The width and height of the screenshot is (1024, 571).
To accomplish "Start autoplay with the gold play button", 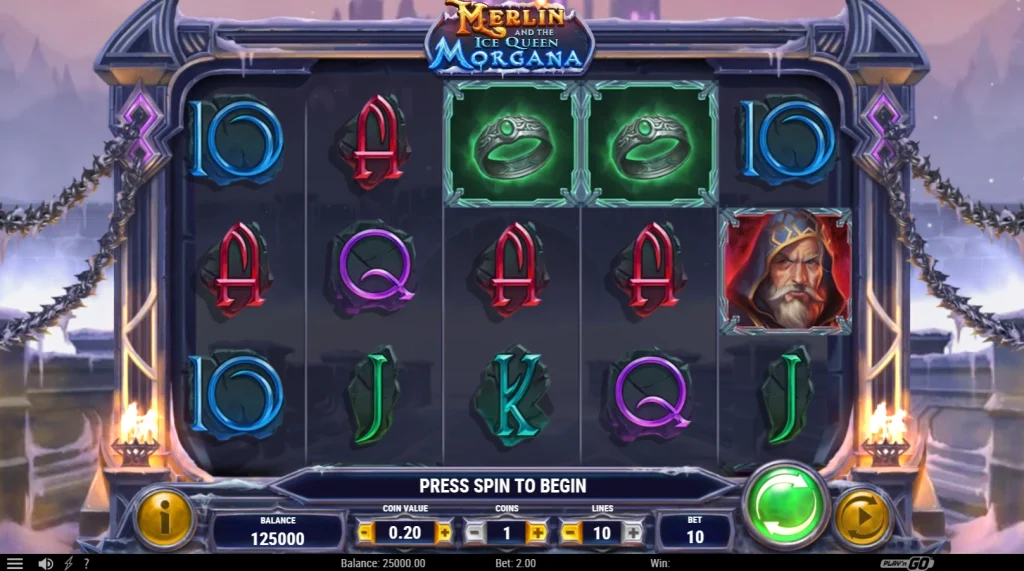I will tap(863, 518).
